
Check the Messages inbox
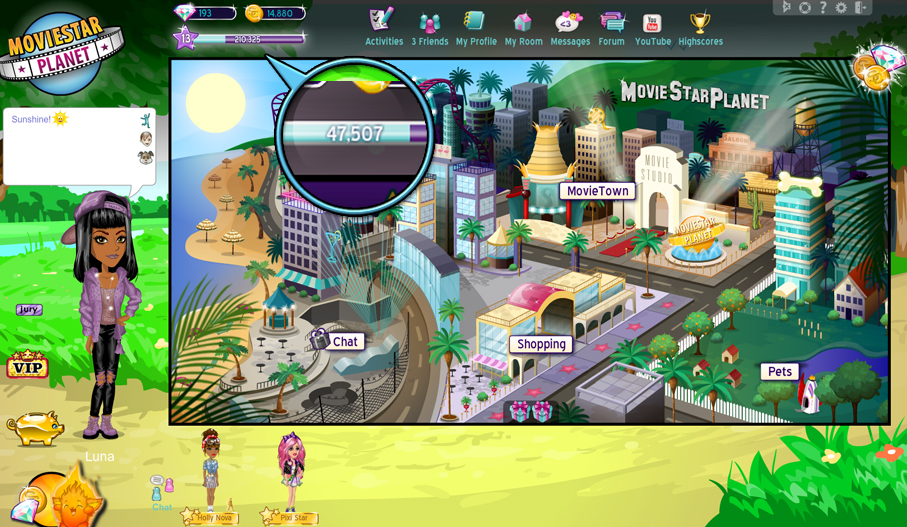(570, 28)
